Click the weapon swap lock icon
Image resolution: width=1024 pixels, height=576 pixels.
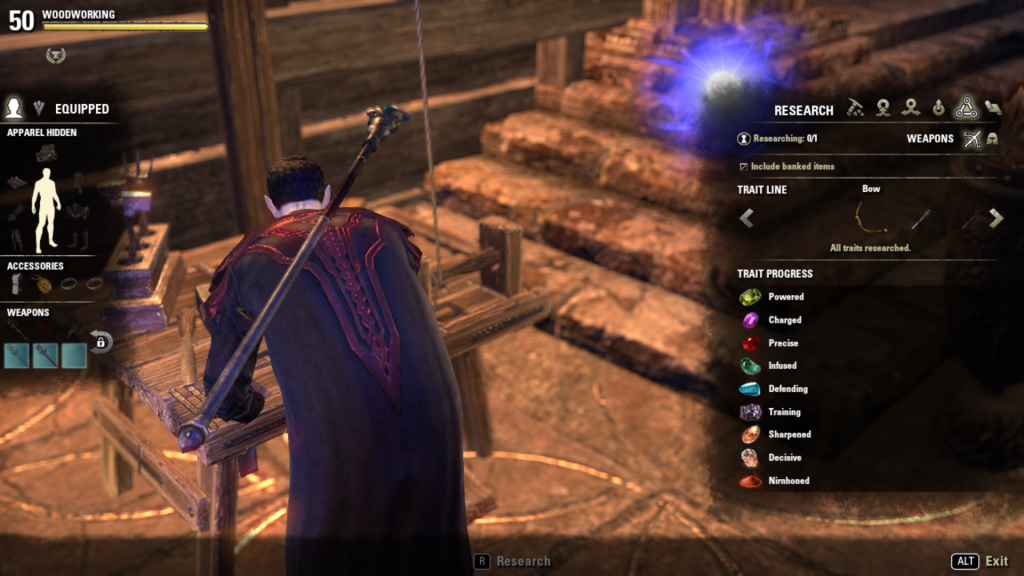[x=101, y=342]
